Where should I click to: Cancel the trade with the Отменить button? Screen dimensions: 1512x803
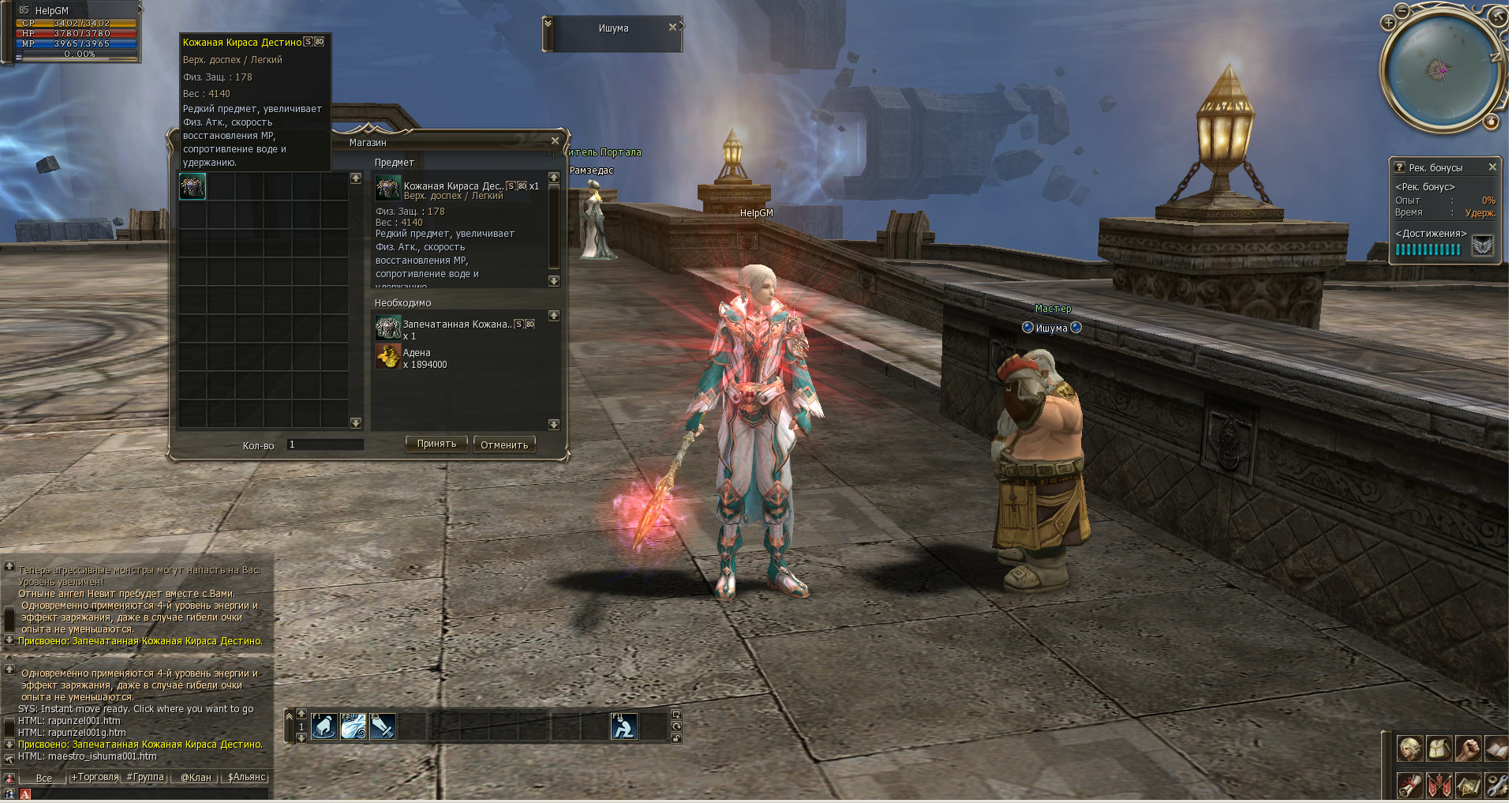pos(504,445)
